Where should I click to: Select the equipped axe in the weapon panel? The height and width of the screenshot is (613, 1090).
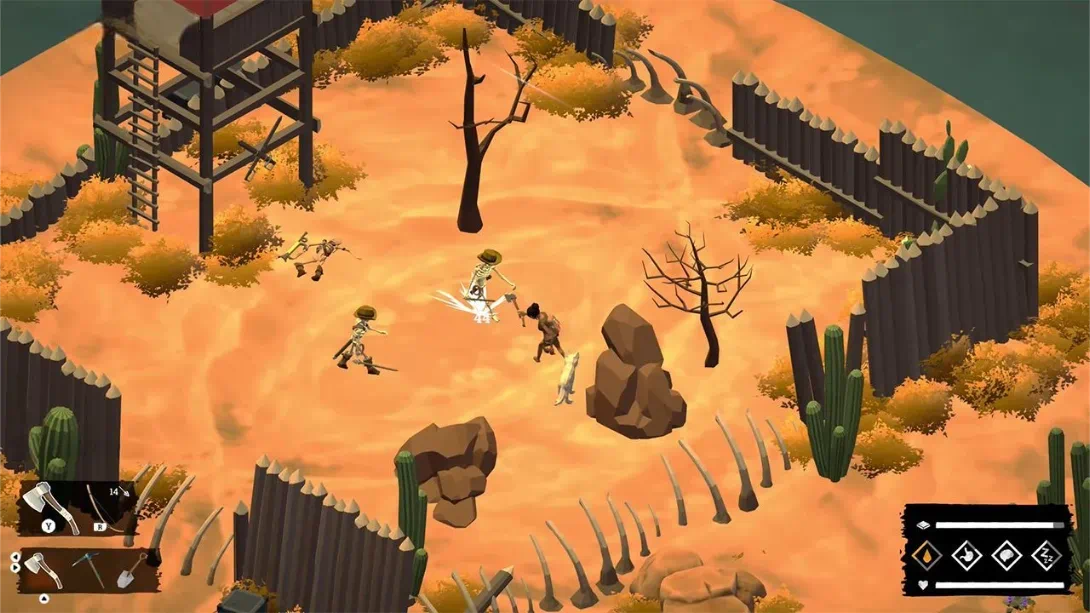pyautogui.click(x=49, y=502)
